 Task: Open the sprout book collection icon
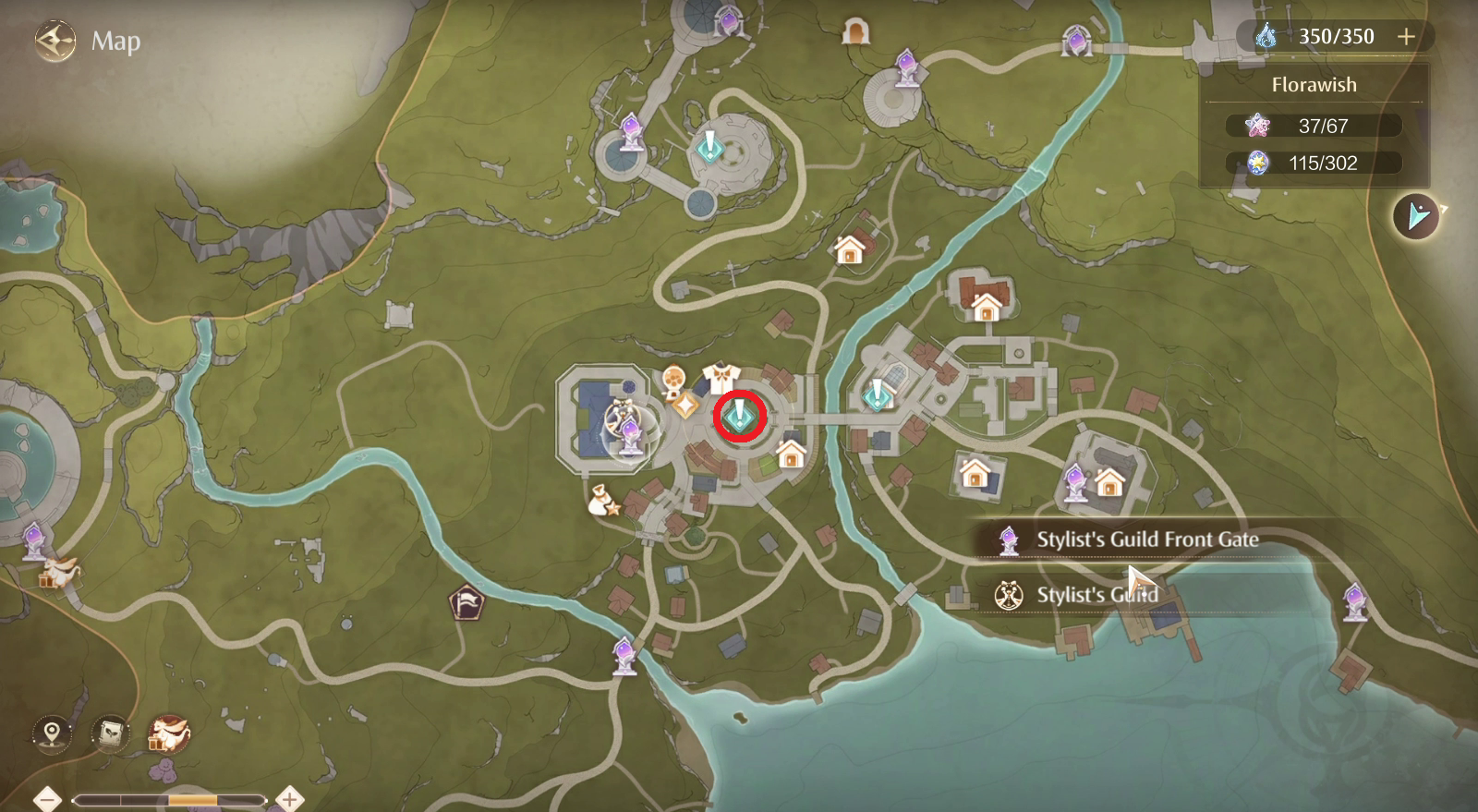(x=110, y=734)
